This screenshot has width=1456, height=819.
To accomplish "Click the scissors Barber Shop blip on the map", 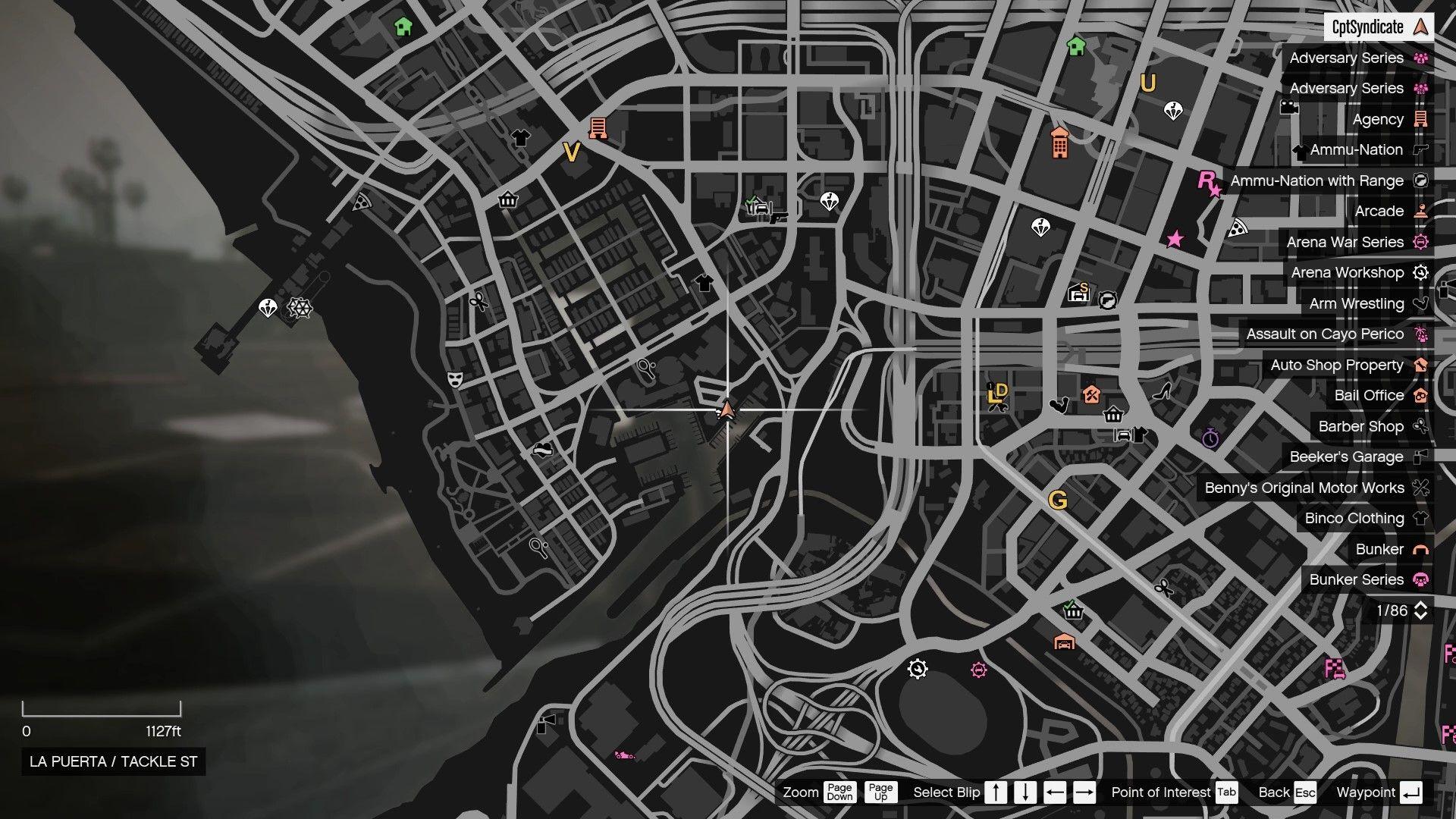I will [x=478, y=301].
